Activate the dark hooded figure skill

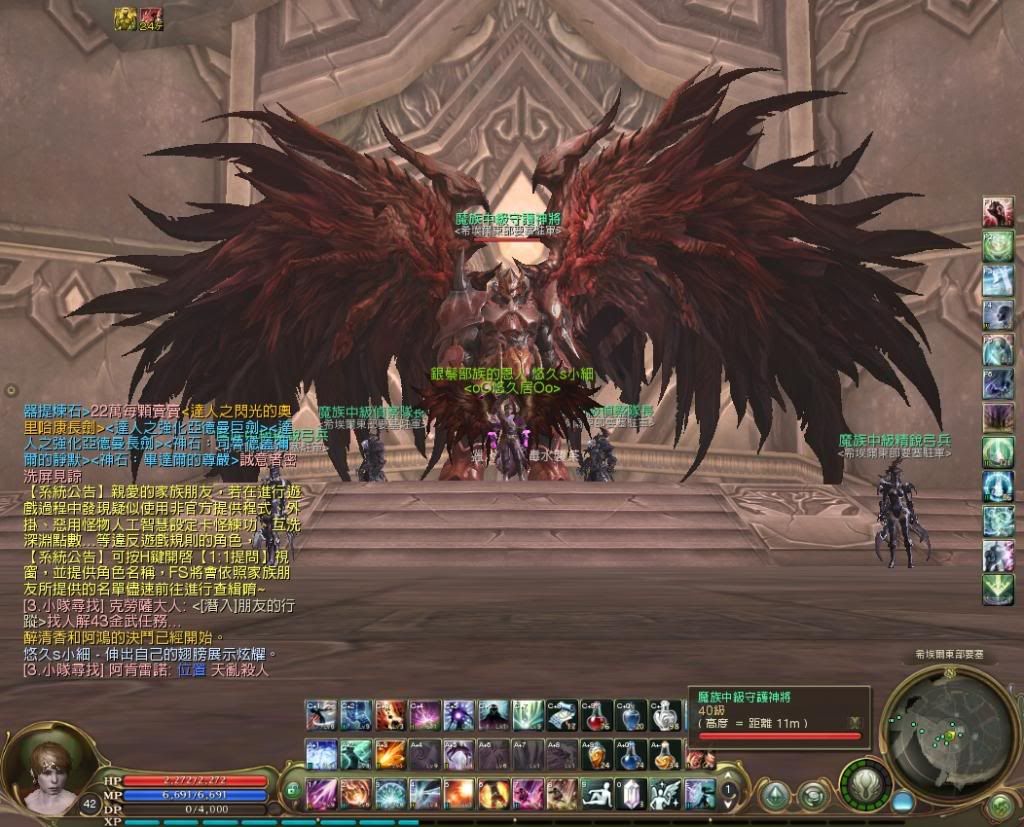[494, 716]
